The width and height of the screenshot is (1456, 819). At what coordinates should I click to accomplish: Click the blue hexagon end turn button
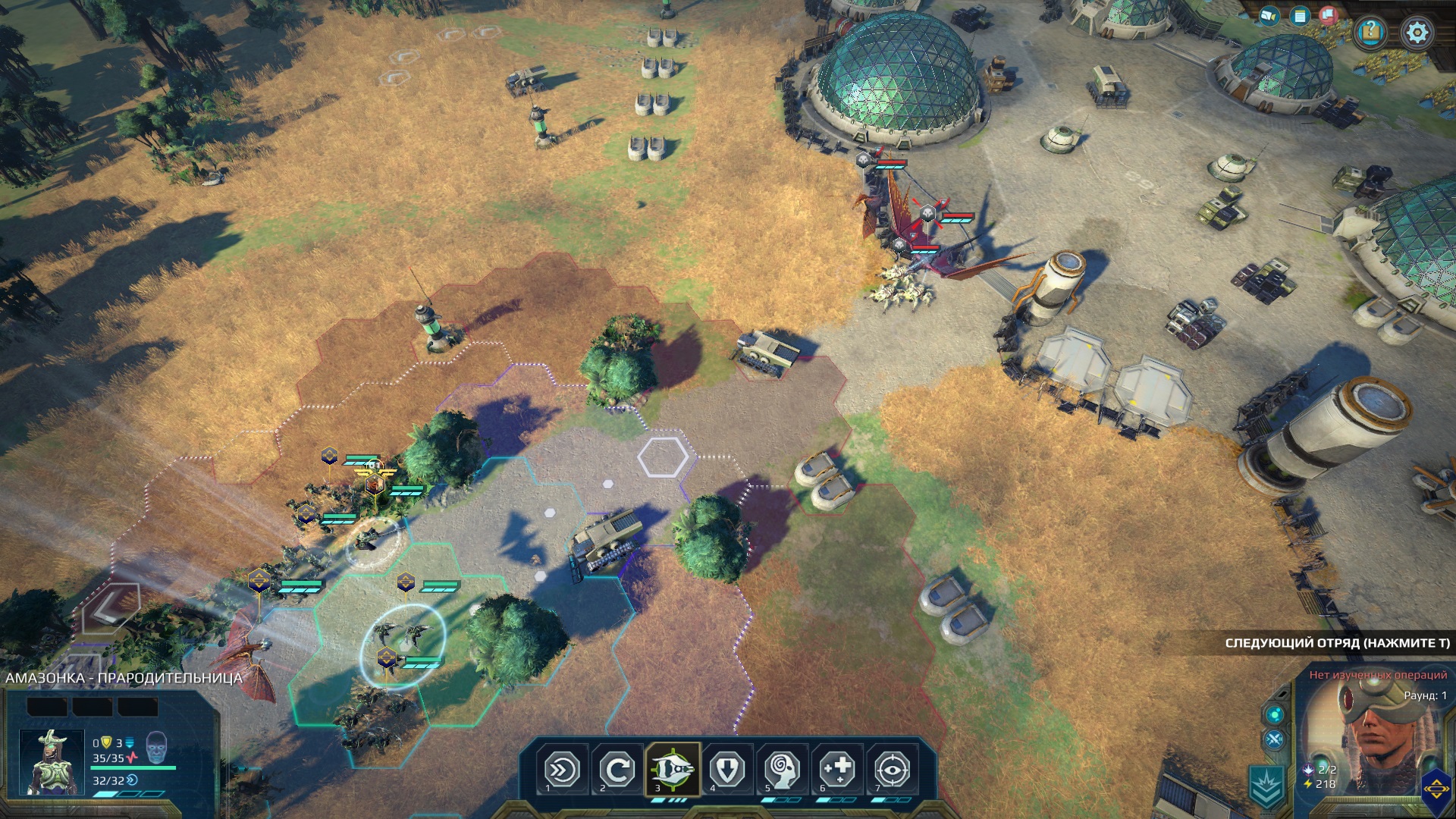pos(1436,789)
